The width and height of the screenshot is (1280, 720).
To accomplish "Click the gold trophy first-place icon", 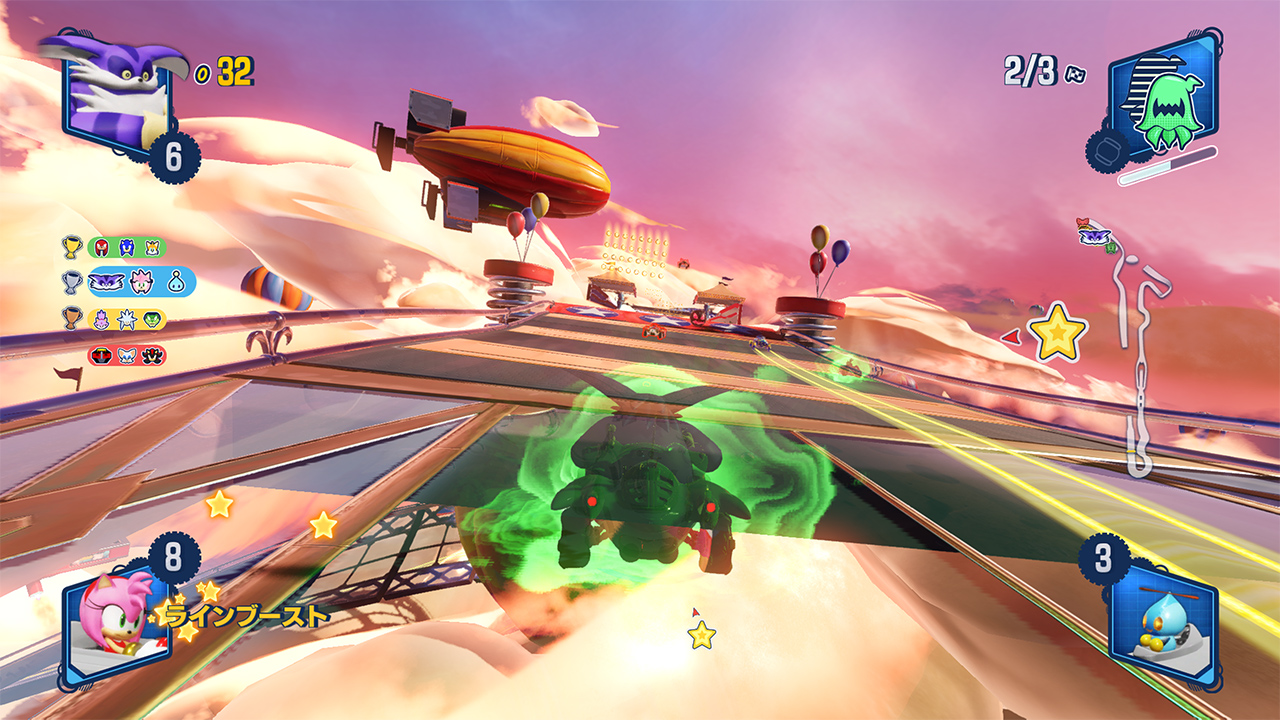I will click(72, 246).
